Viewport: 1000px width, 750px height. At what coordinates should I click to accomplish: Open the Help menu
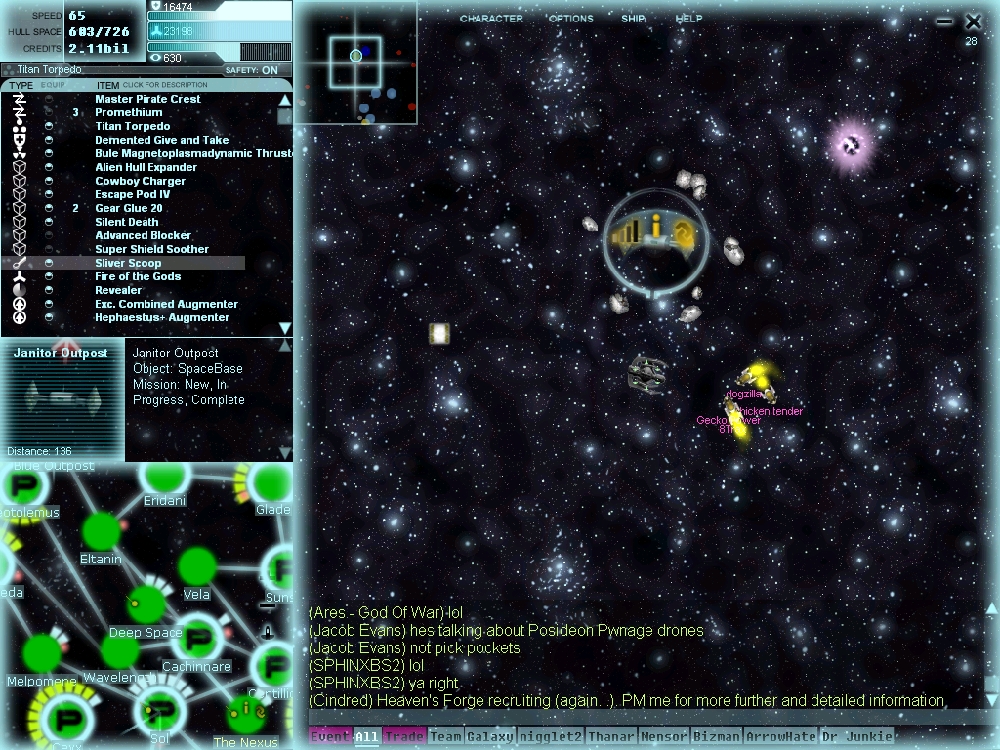pos(689,19)
